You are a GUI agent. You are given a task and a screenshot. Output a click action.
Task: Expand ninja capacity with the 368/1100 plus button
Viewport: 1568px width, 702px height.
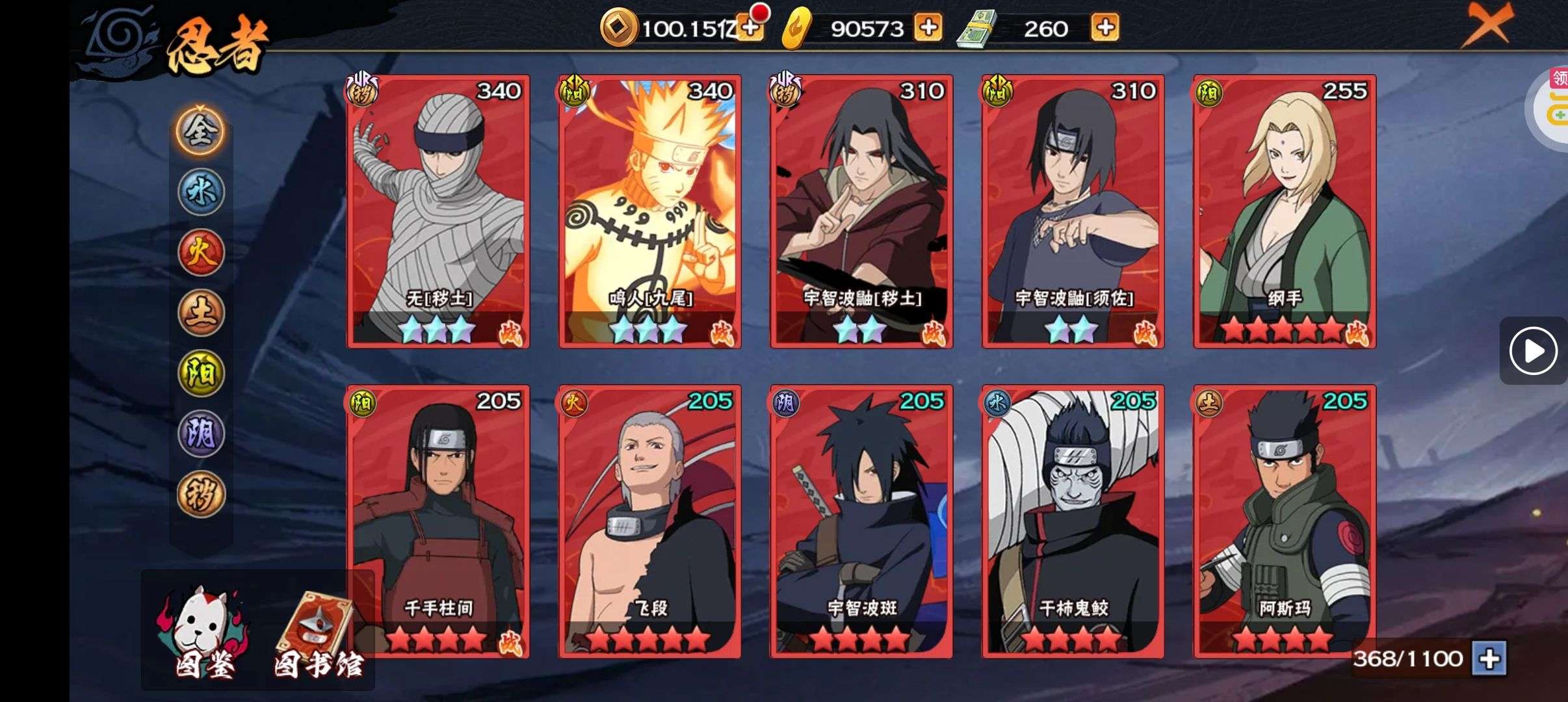(1489, 659)
